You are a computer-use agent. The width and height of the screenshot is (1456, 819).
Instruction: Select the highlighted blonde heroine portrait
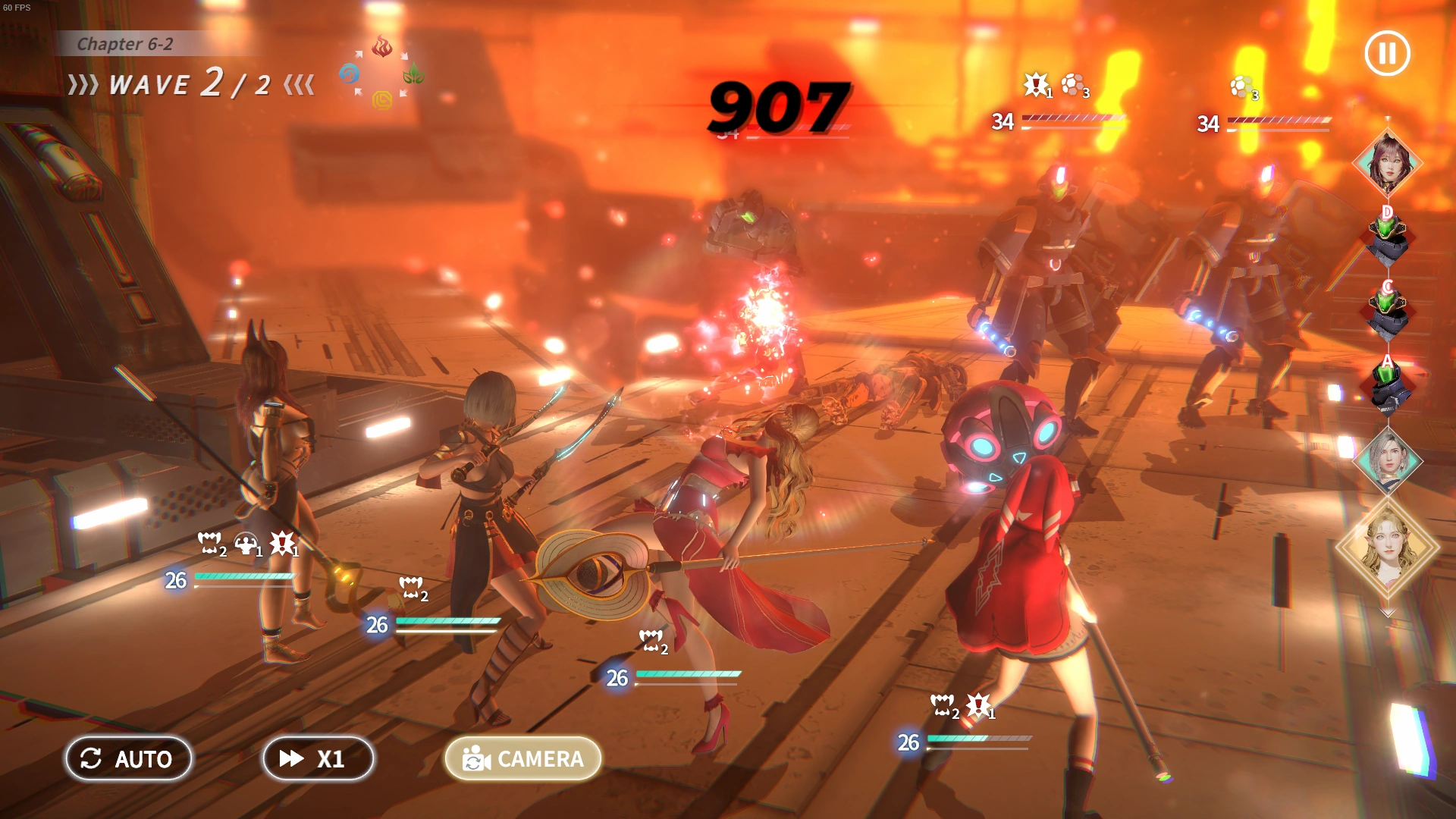1388,548
